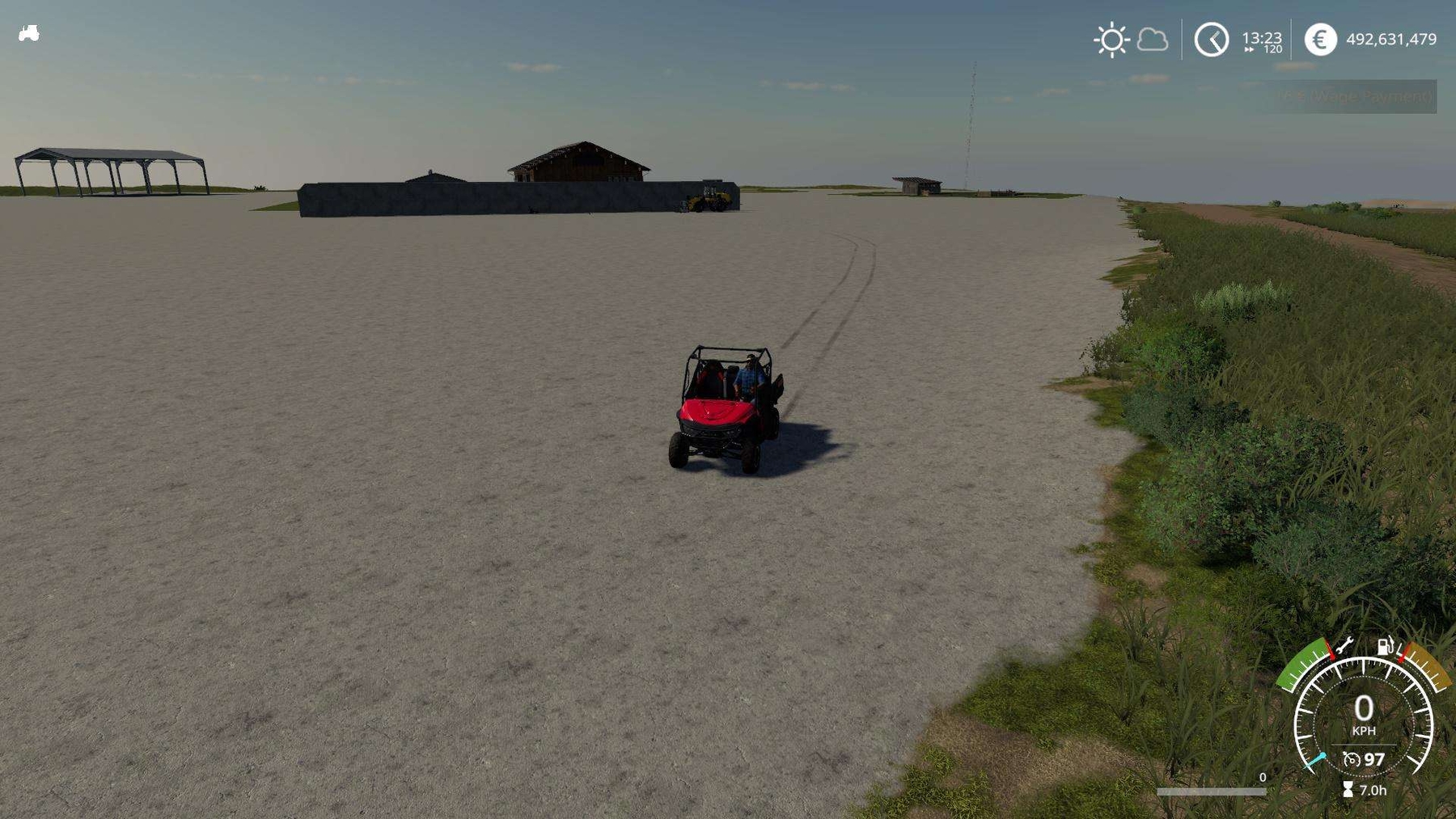The height and width of the screenshot is (819, 1456).
Task: Open the weather section of the HUD
Action: (x=1132, y=38)
